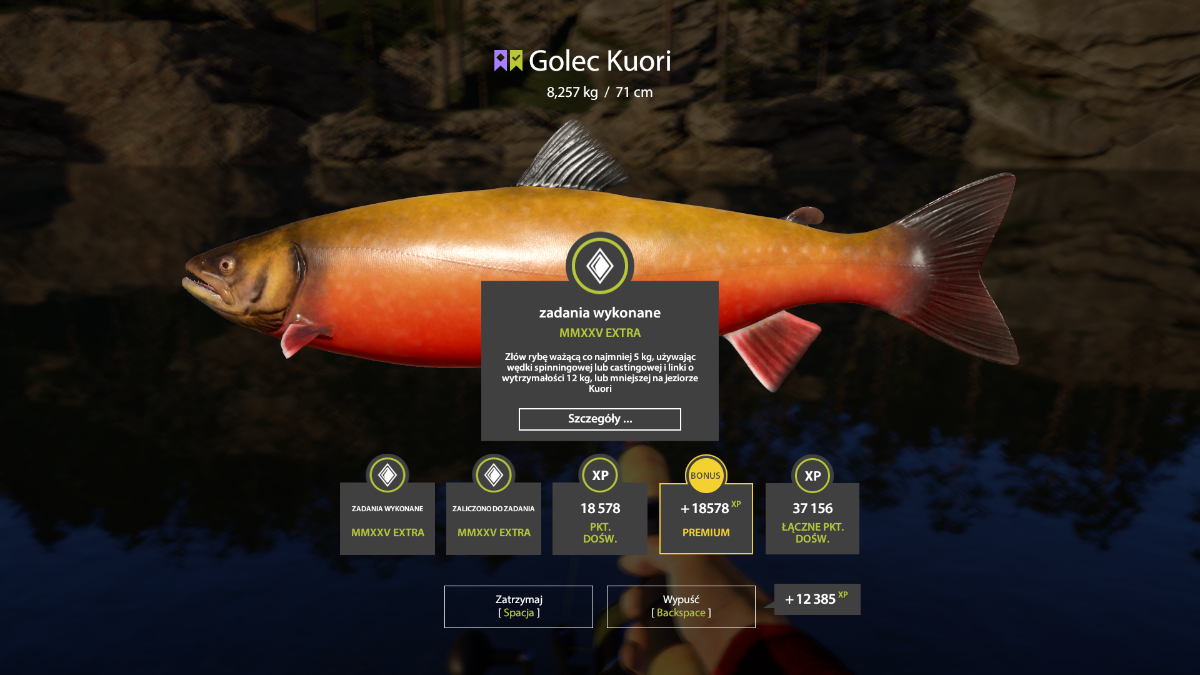Release the fish with Wypuść
Image resolution: width=1200 pixels, height=675 pixels.
tap(680, 606)
